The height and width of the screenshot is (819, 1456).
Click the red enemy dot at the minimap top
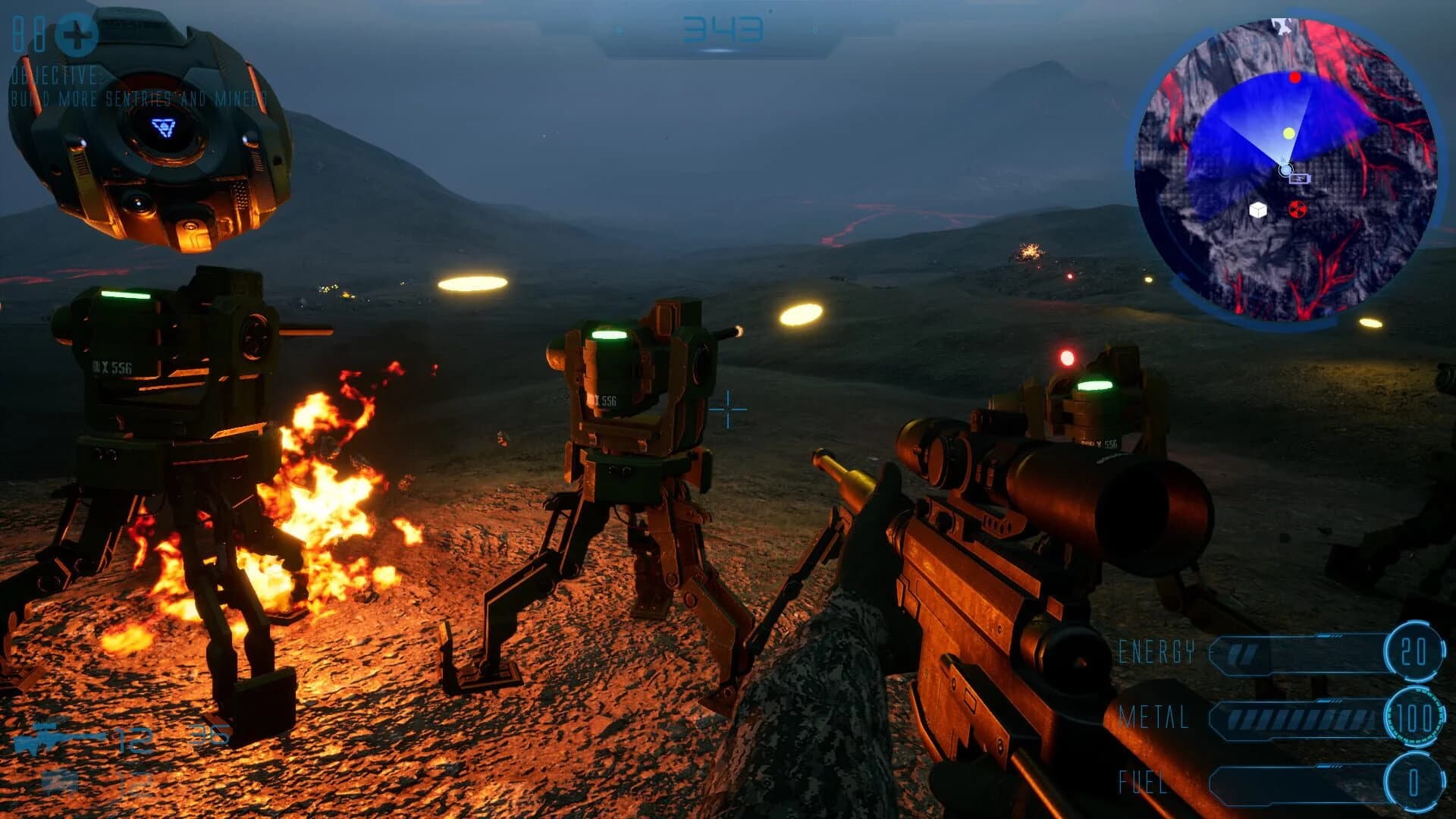[1297, 76]
